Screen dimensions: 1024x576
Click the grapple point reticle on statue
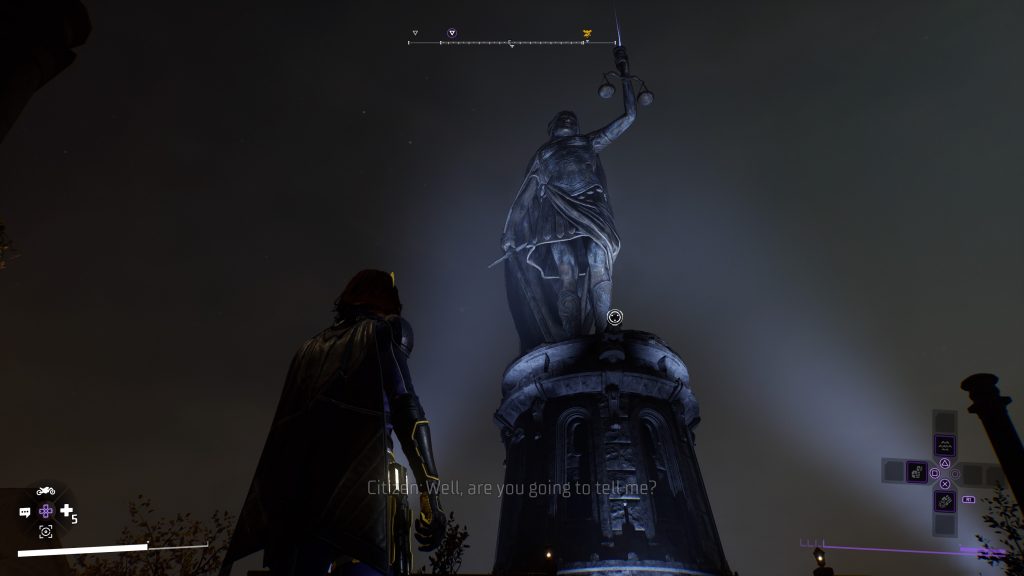pos(615,317)
